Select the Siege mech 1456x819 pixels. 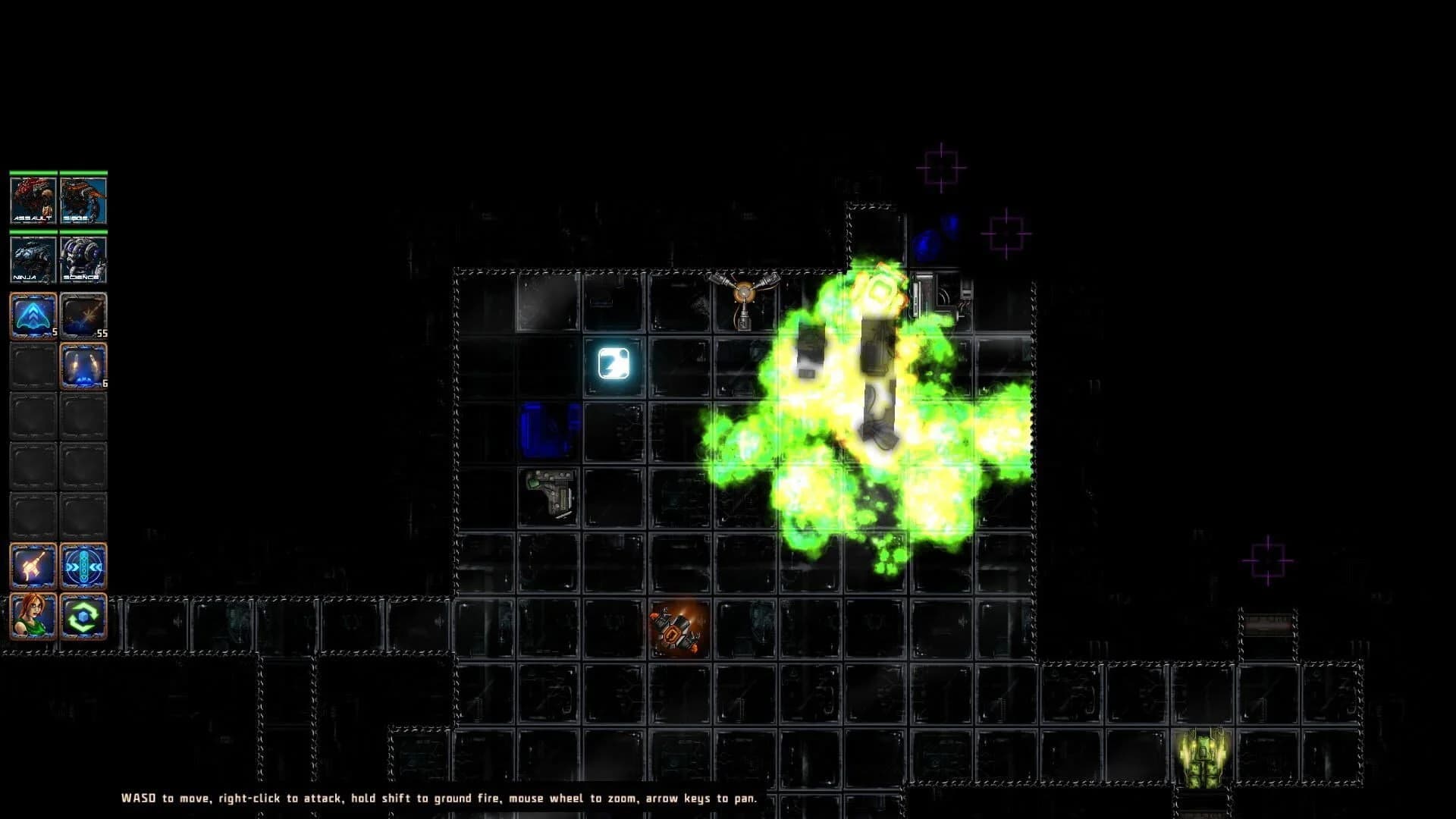click(x=83, y=199)
